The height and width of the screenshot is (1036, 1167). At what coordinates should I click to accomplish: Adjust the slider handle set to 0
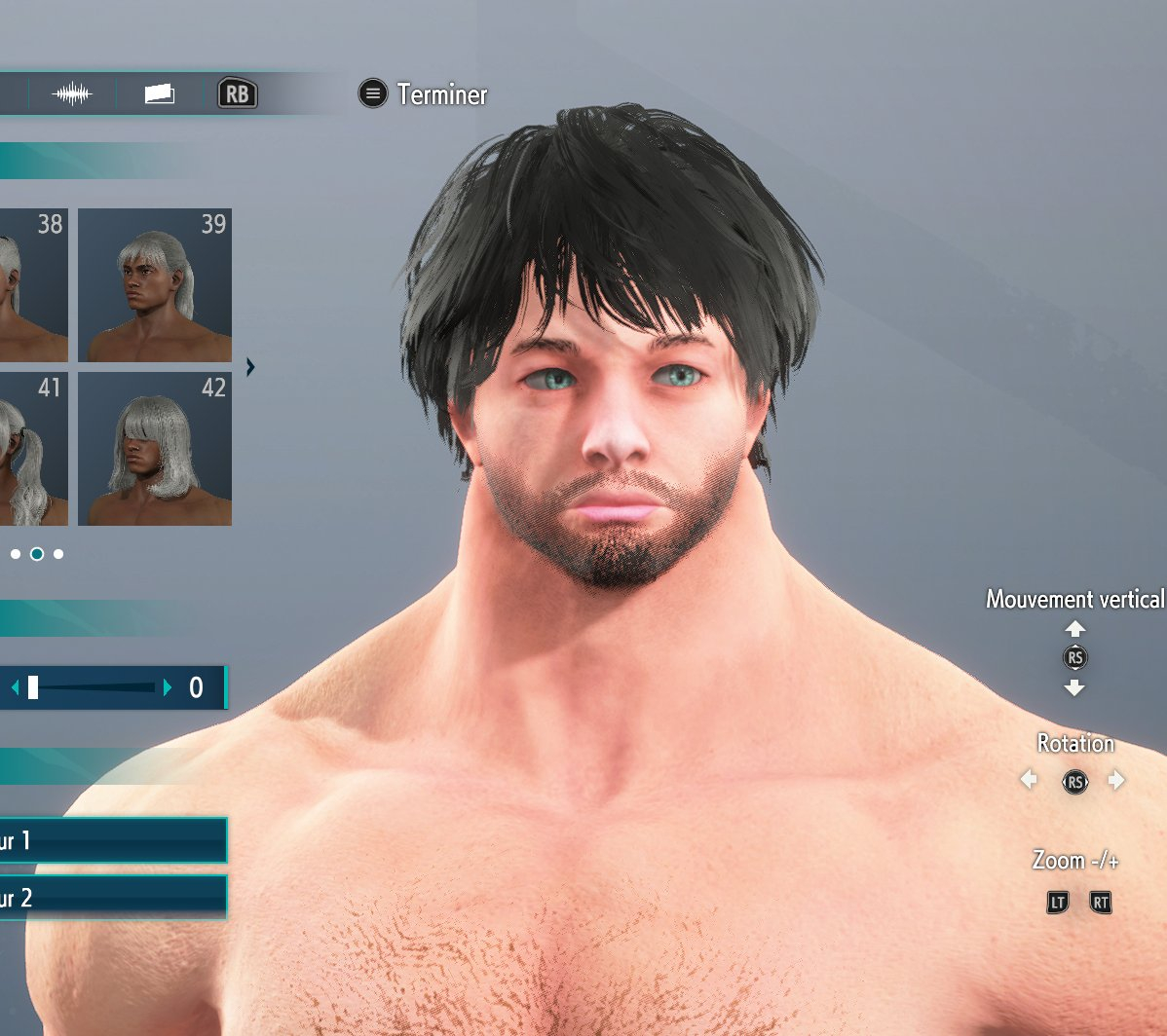pos(33,688)
